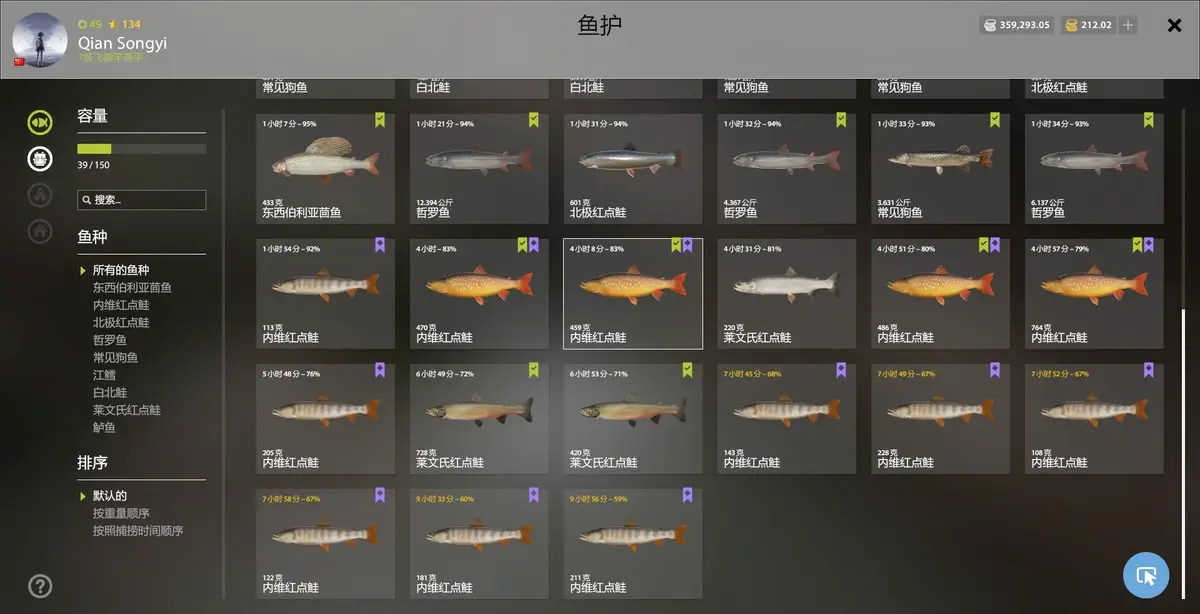Select the 12.394 kg 哲罗鱼 card
Viewport: 1200px width, 614px height.
[479, 168]
